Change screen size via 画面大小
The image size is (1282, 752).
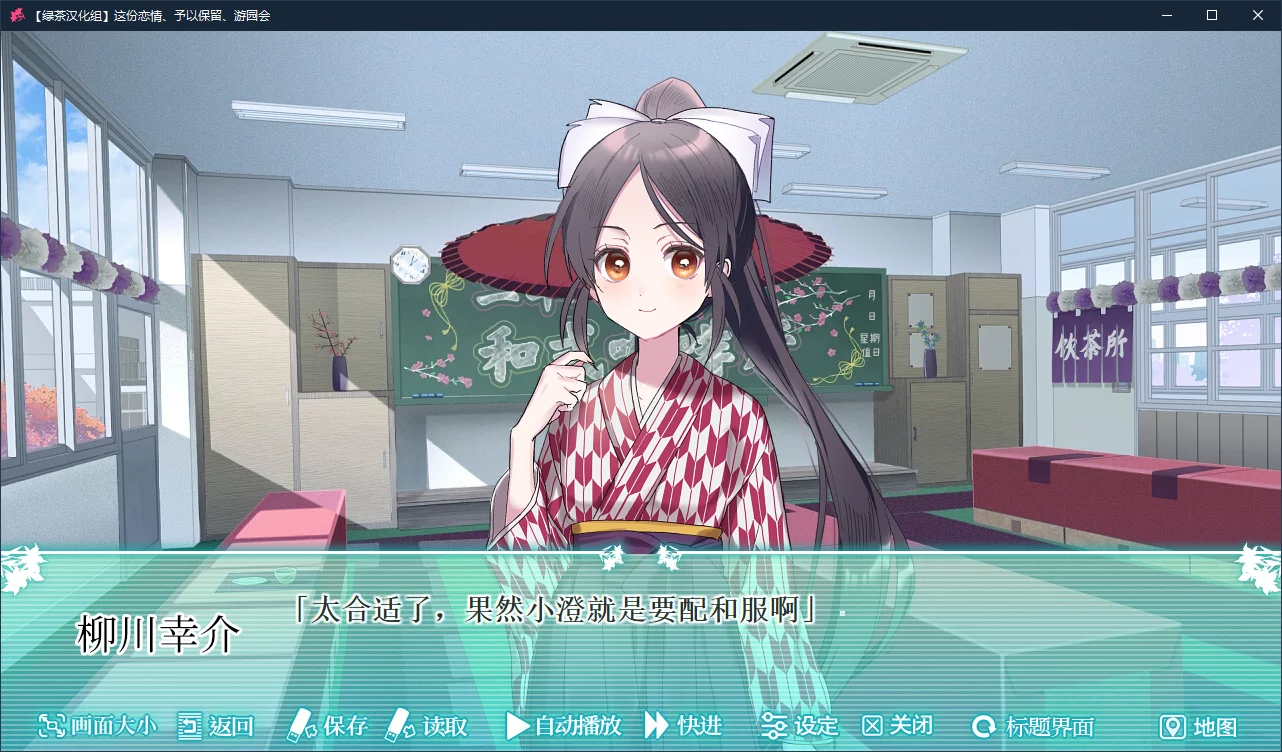97,726
